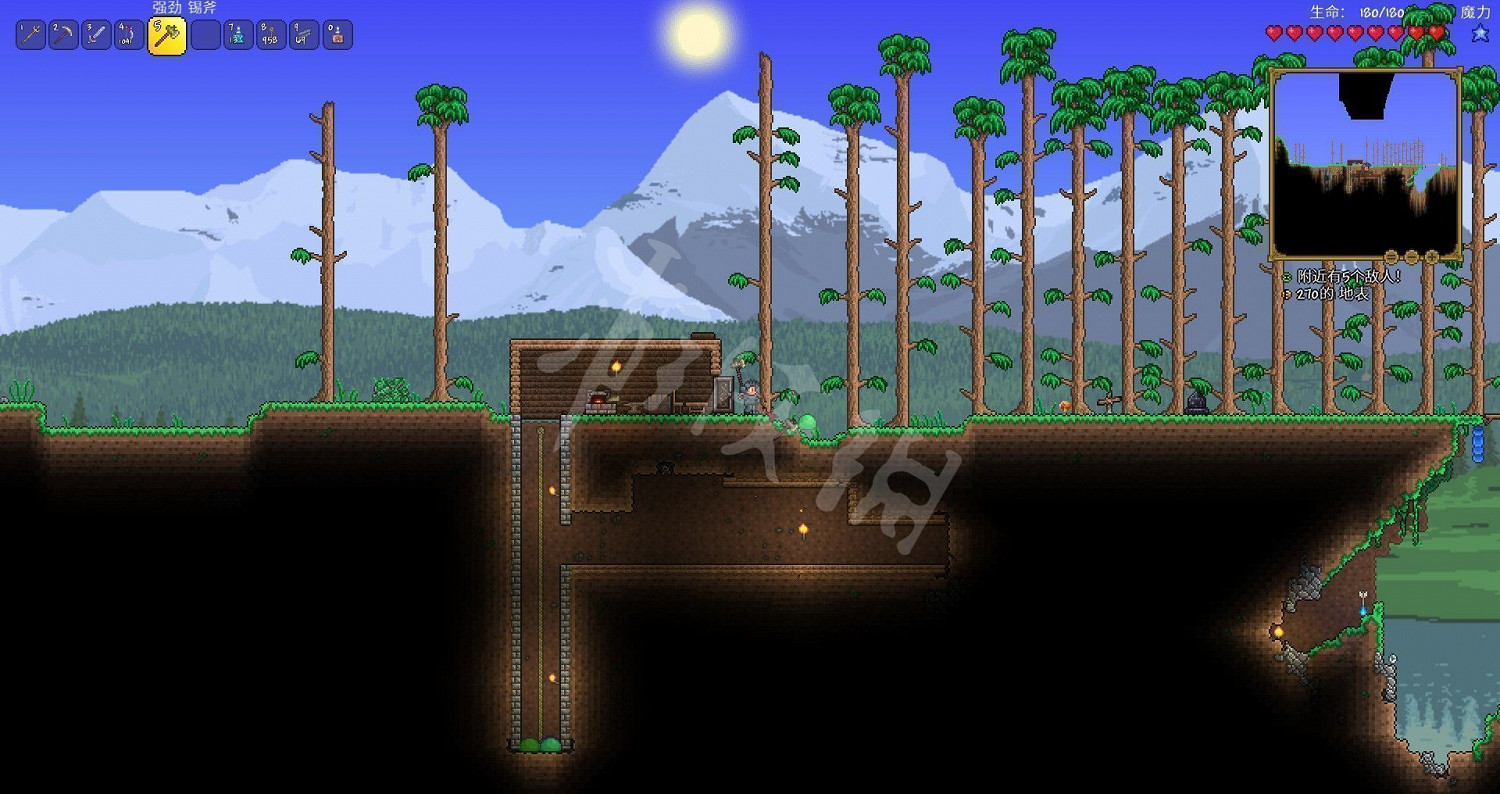
Task: Select the block stack in hotbar slot 8
Action: click(270, 33)
